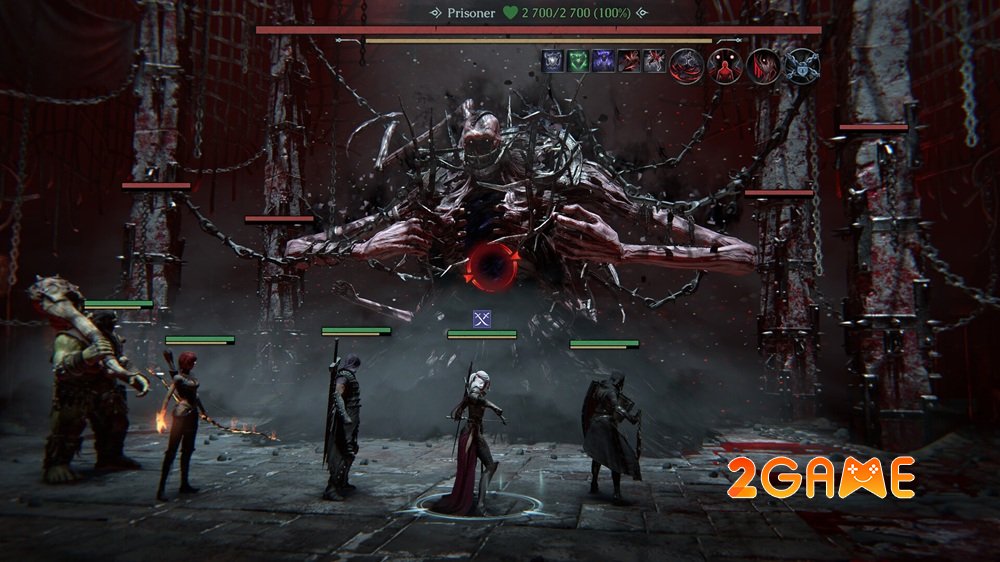Image resolution: width=1000 pixels, height=562 pixels.
Task: Select the red downward arrows round icon
Action: 762,65
